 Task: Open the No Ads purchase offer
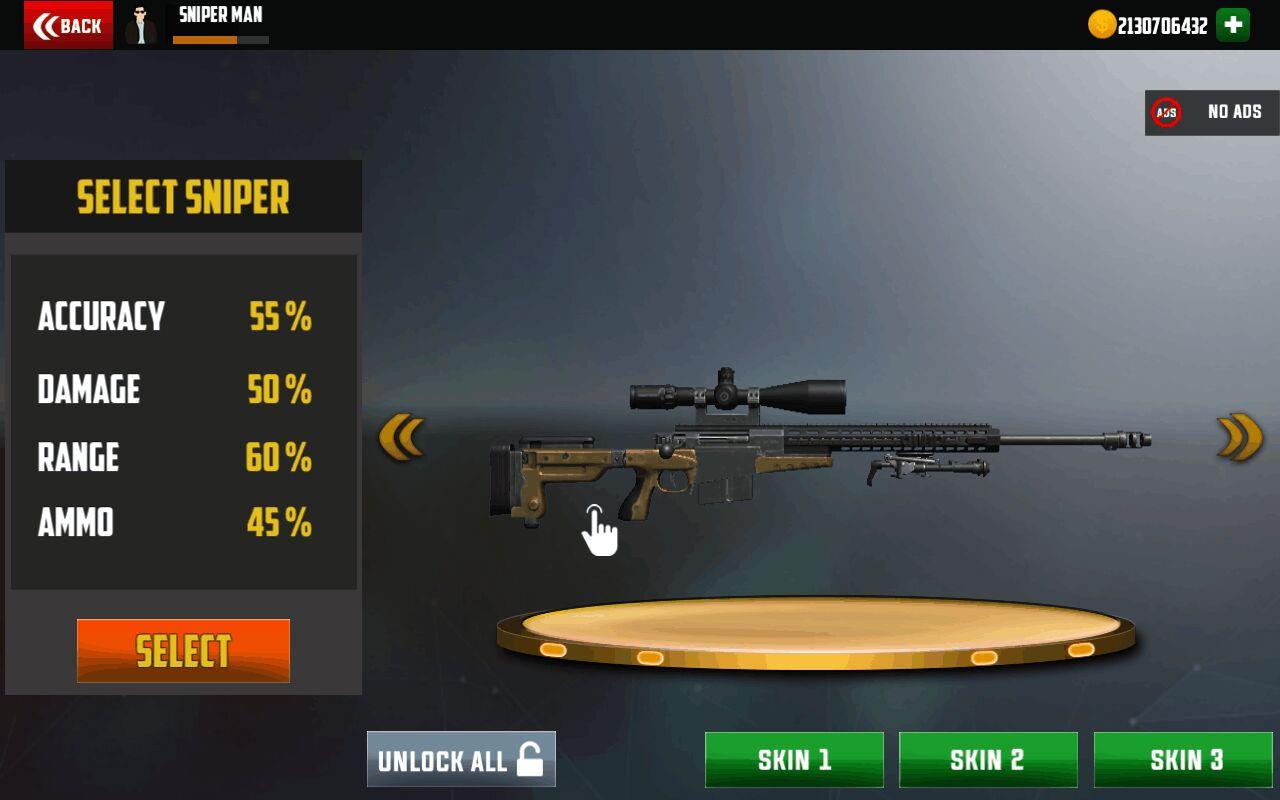[1211, 112]
